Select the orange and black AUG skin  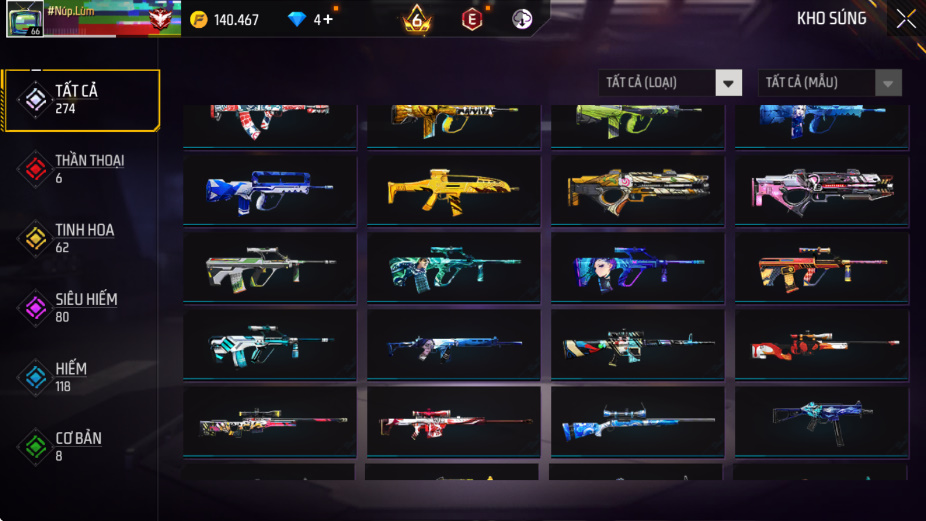821,267
